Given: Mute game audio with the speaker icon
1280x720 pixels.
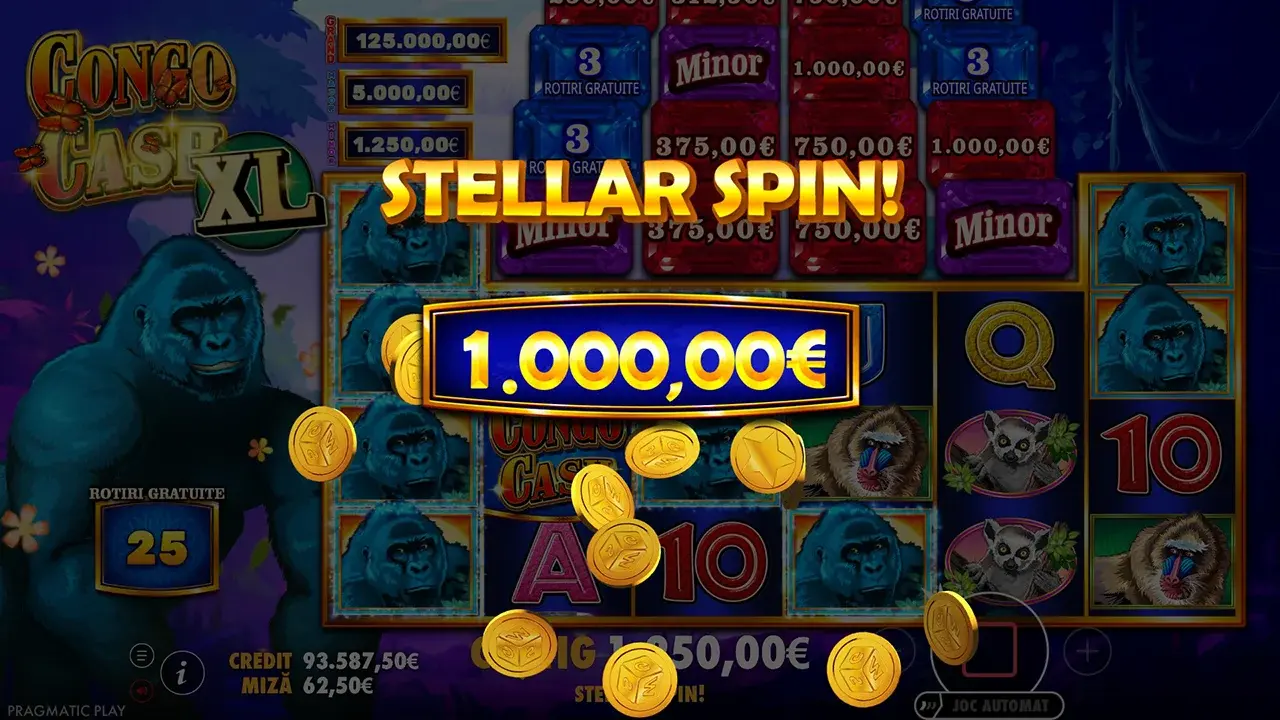Looking at the screenshot, I should (x=140, y=691).
